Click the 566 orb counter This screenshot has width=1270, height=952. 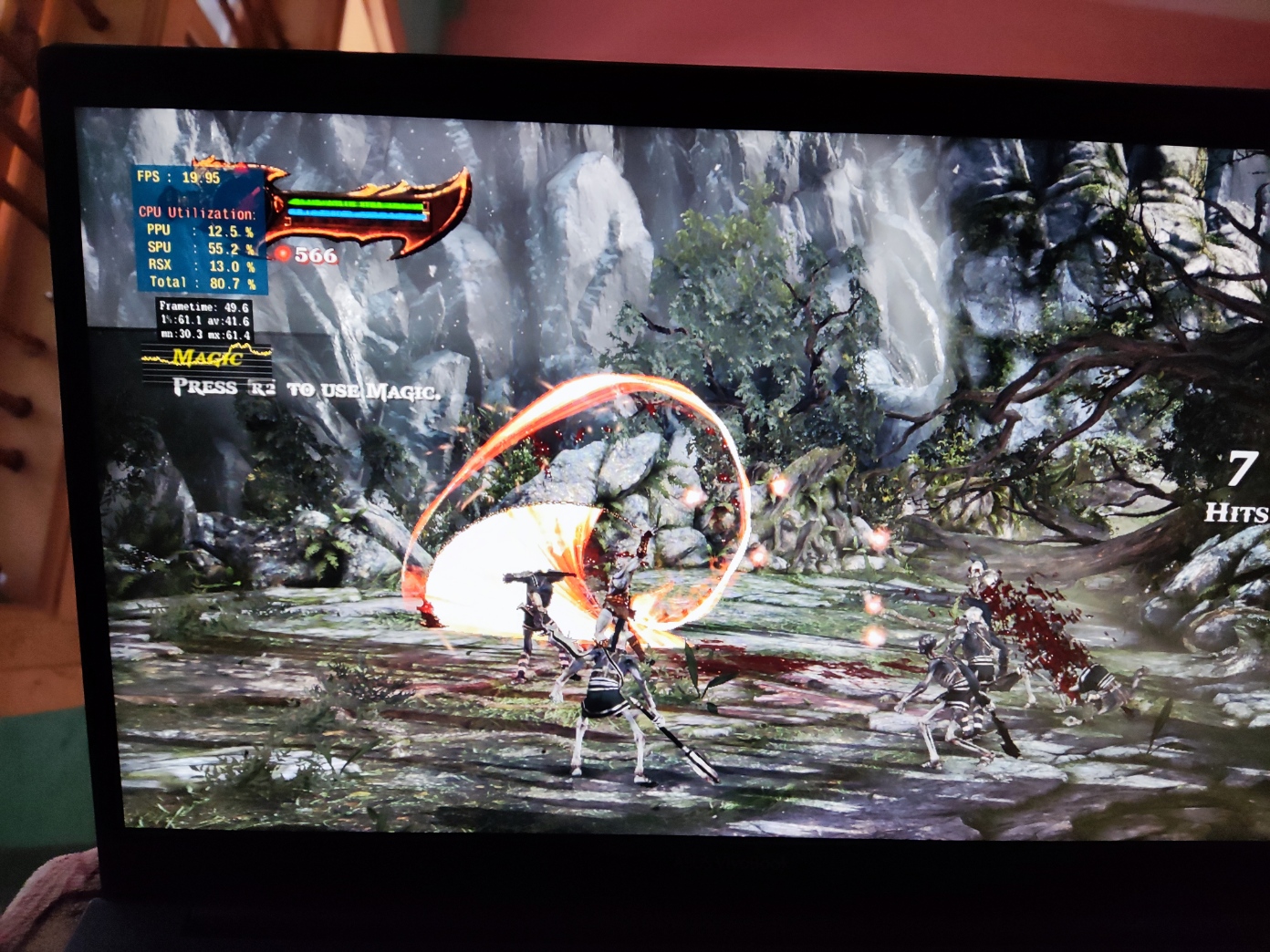[314, 255]
